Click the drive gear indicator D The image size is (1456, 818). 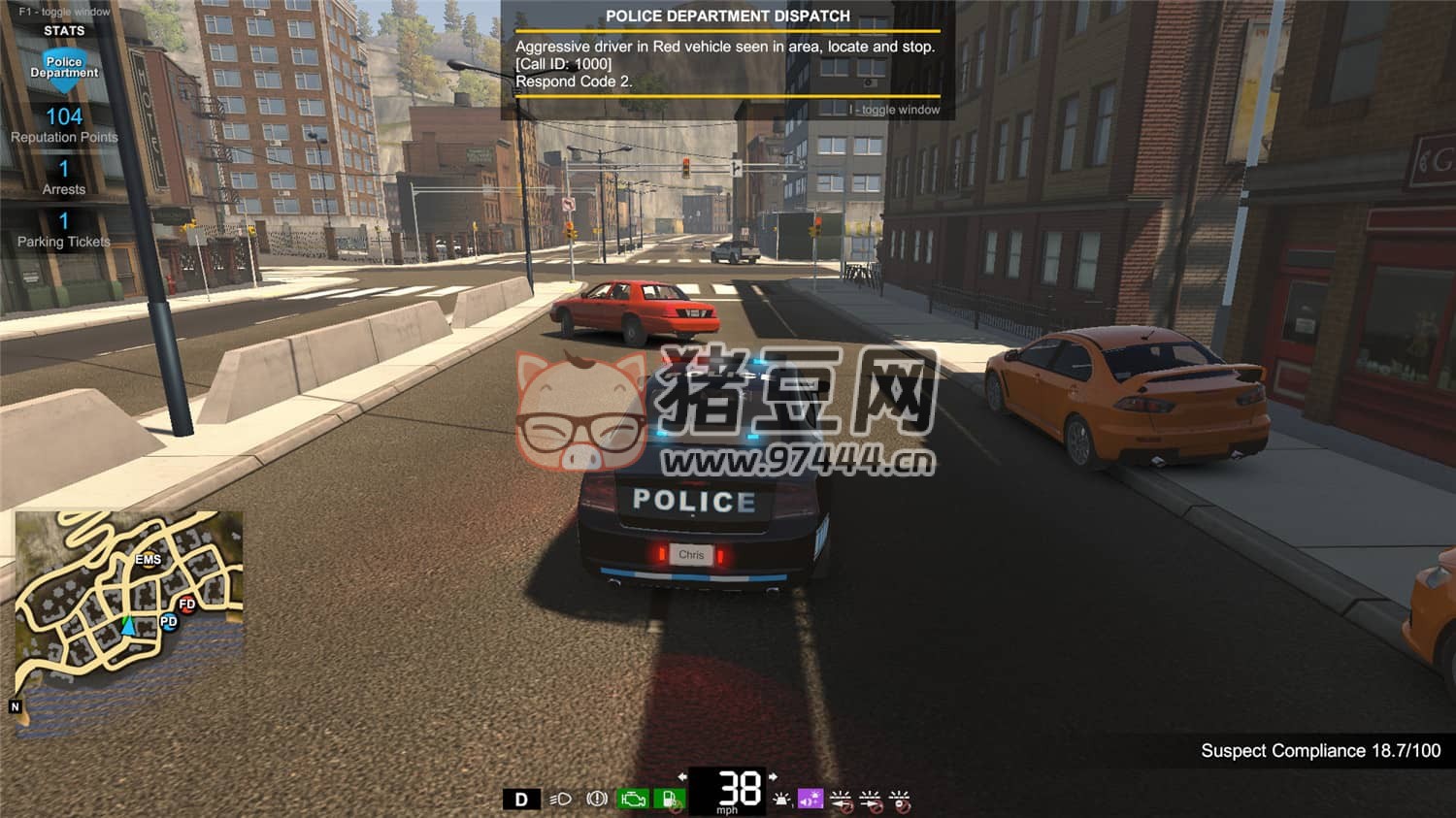coord(521,800)
